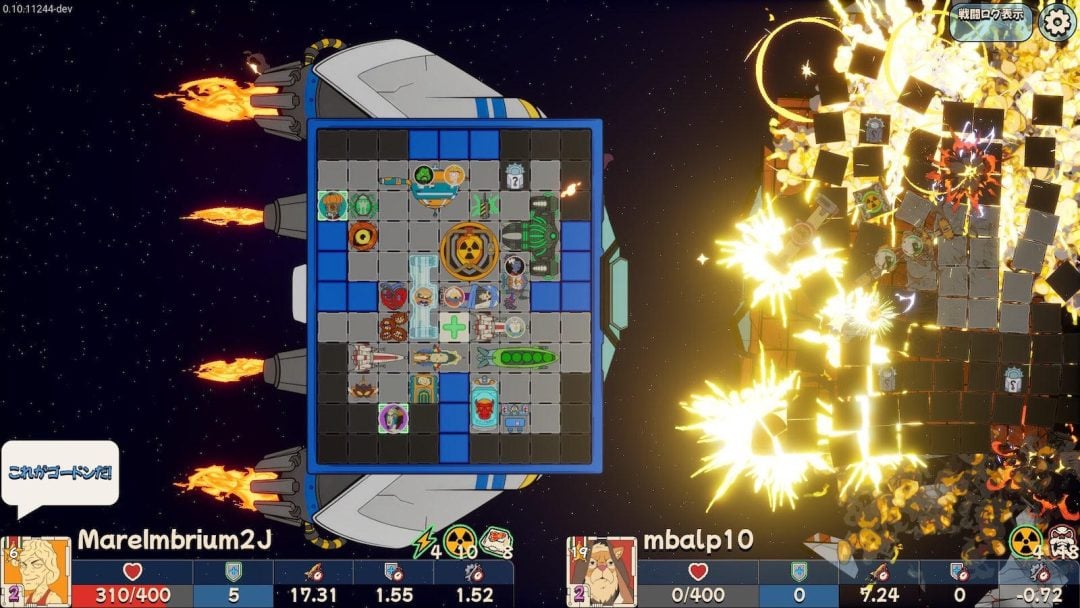The height and width of the screenshot is (608, 1080).
Task: Click MareImbrium2J's radiation status icon
Action: (459, 542)
